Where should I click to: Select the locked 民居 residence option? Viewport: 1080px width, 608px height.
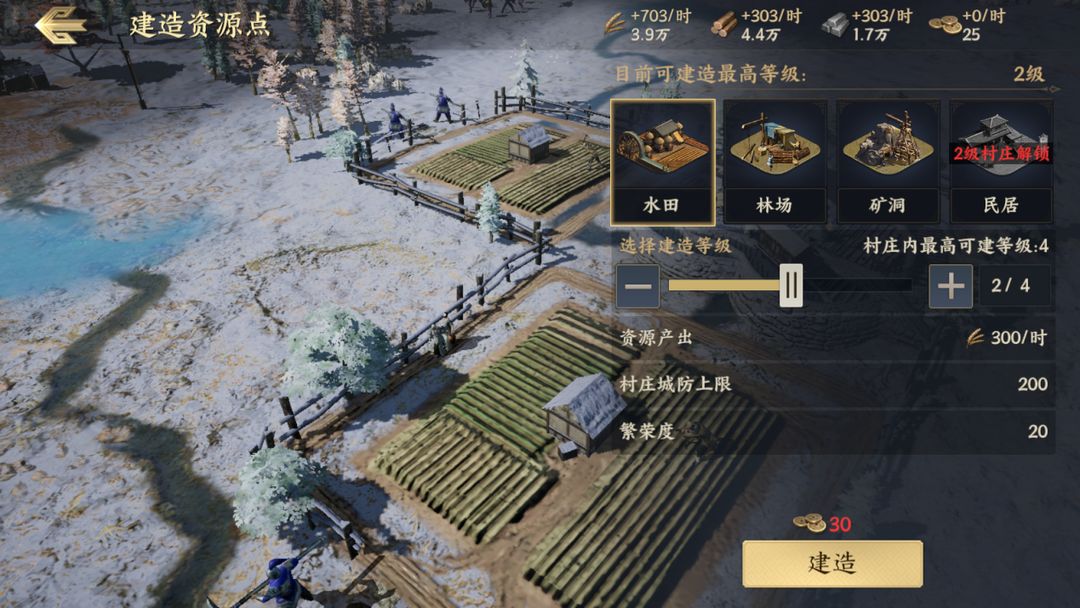(x=1000, y=161)
